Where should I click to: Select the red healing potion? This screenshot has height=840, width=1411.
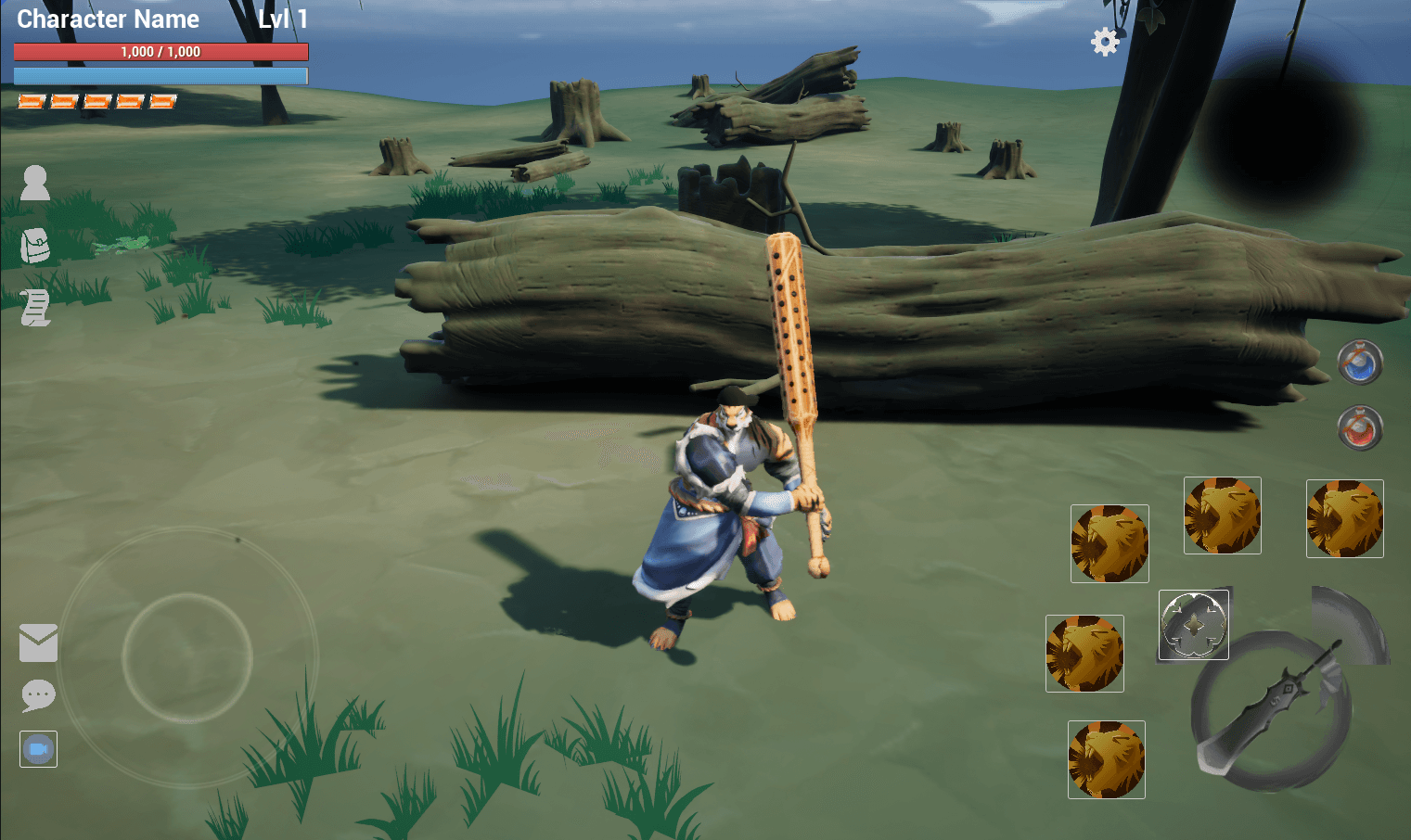tap(1358, 428)
